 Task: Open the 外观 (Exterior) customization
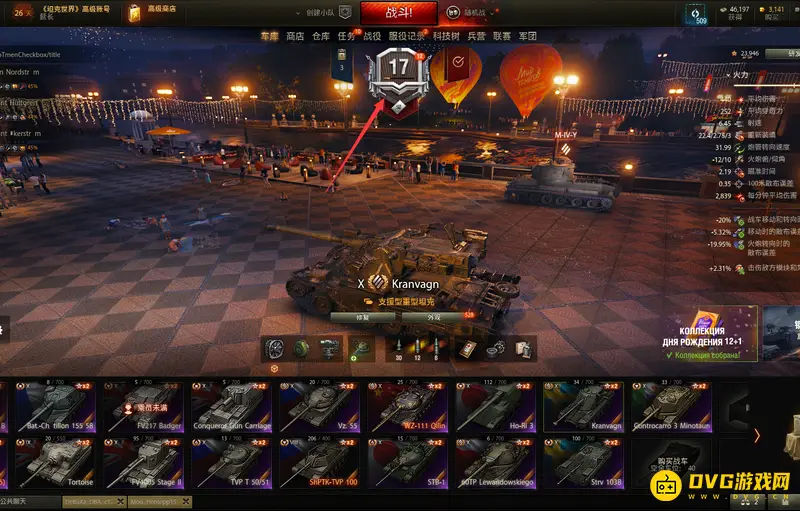[x=433, y=317]
